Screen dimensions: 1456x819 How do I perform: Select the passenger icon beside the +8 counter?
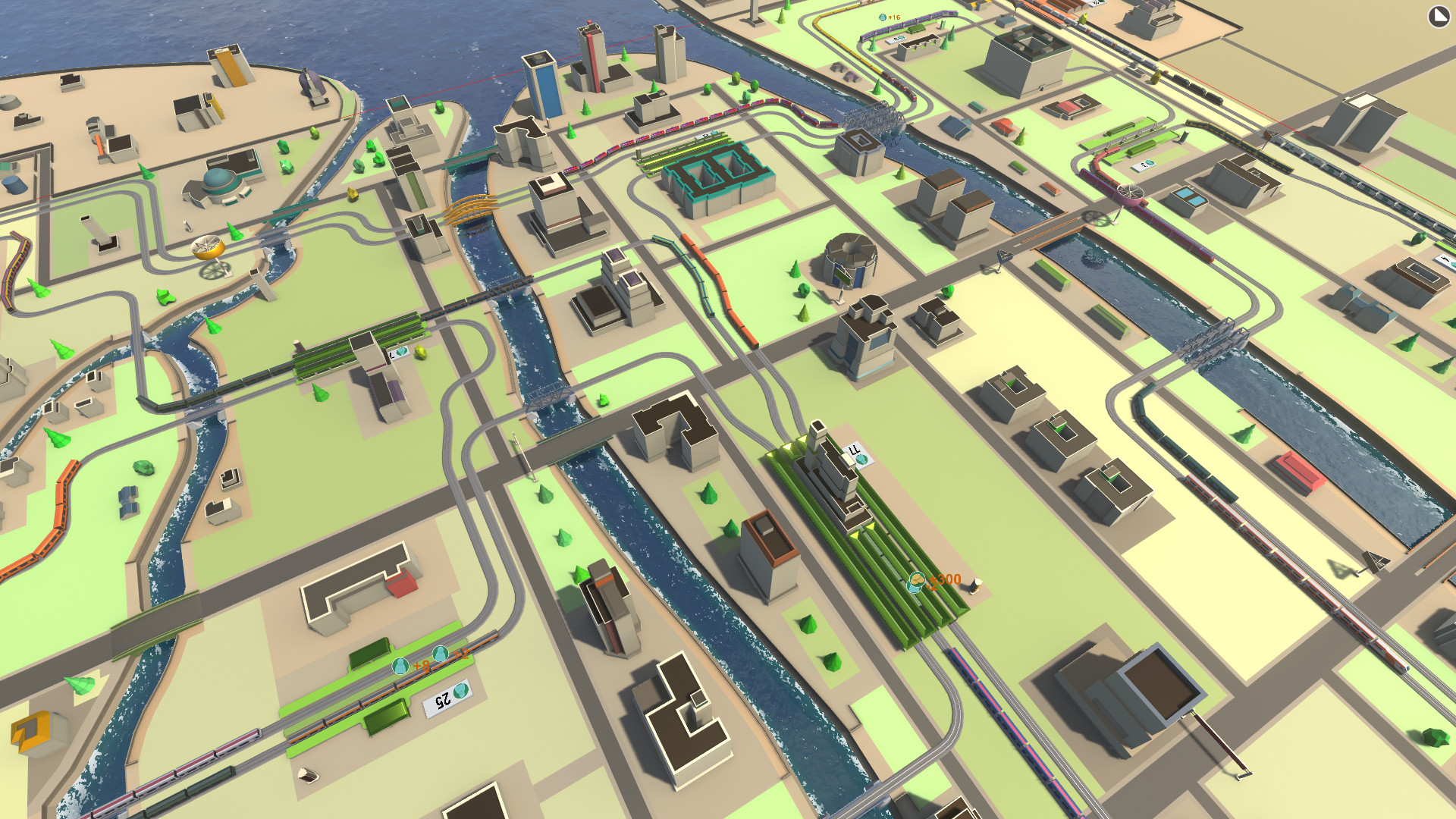click(400, 667)
